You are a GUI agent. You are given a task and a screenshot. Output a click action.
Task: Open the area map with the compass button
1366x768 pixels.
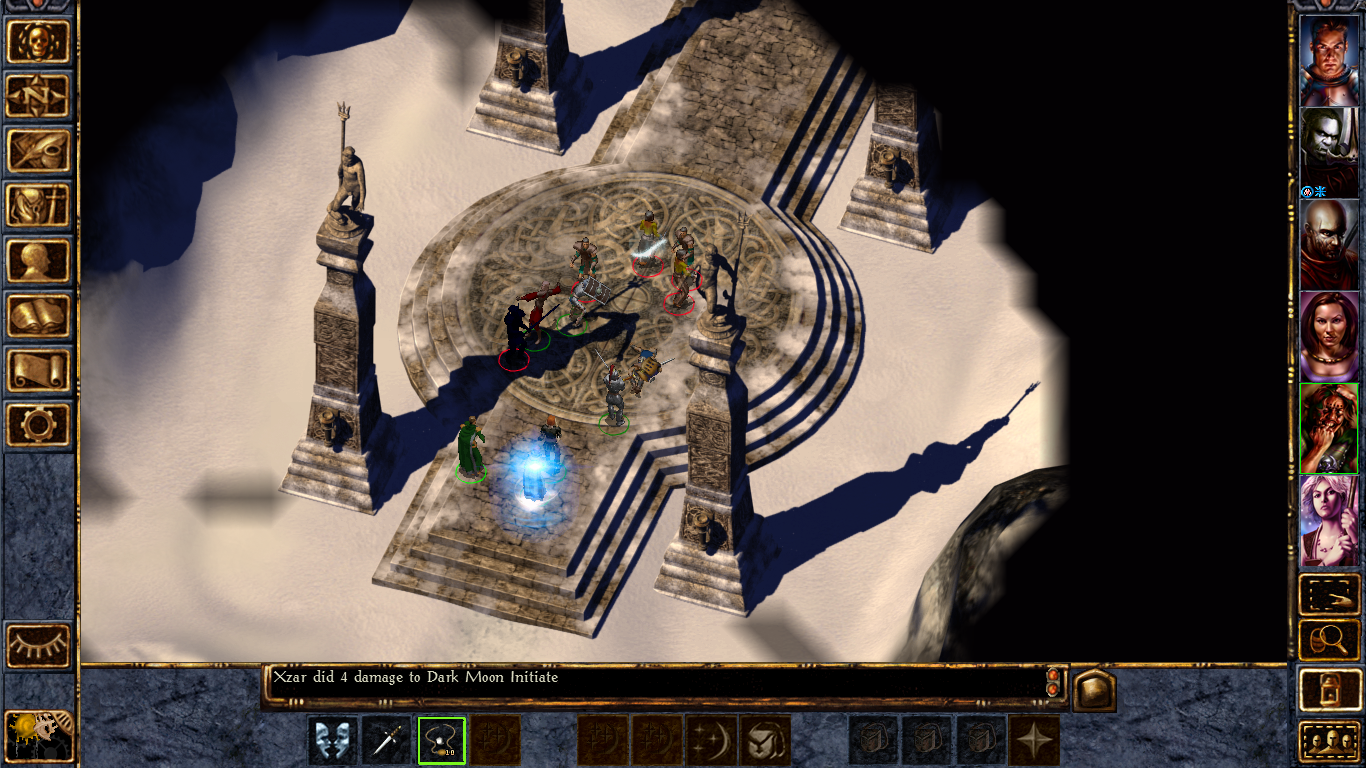39,96
